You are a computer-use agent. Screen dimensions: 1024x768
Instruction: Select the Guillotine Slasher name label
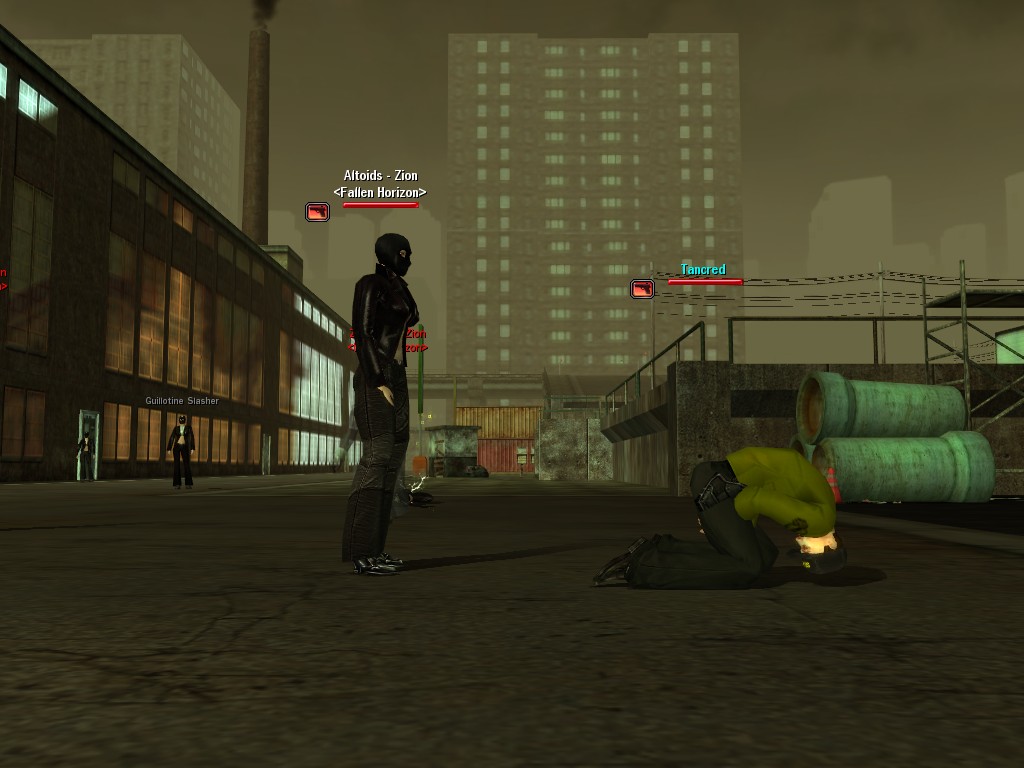pos(182,401)
